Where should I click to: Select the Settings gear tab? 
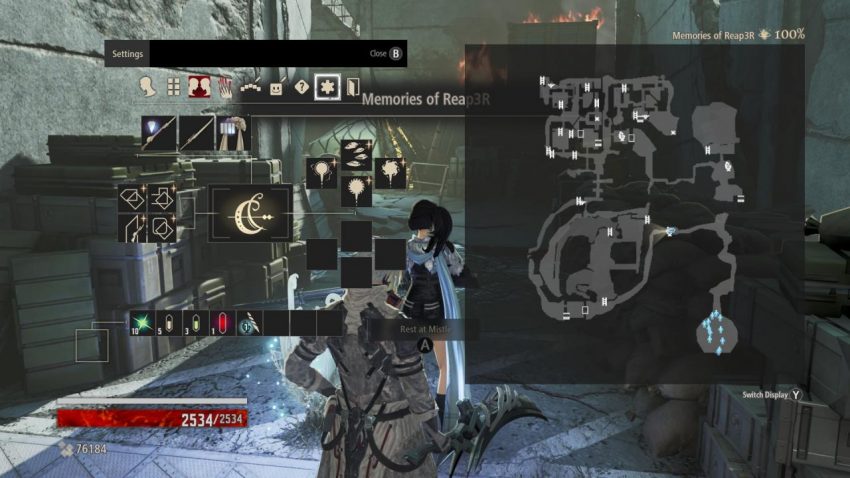tap(326, 86)
